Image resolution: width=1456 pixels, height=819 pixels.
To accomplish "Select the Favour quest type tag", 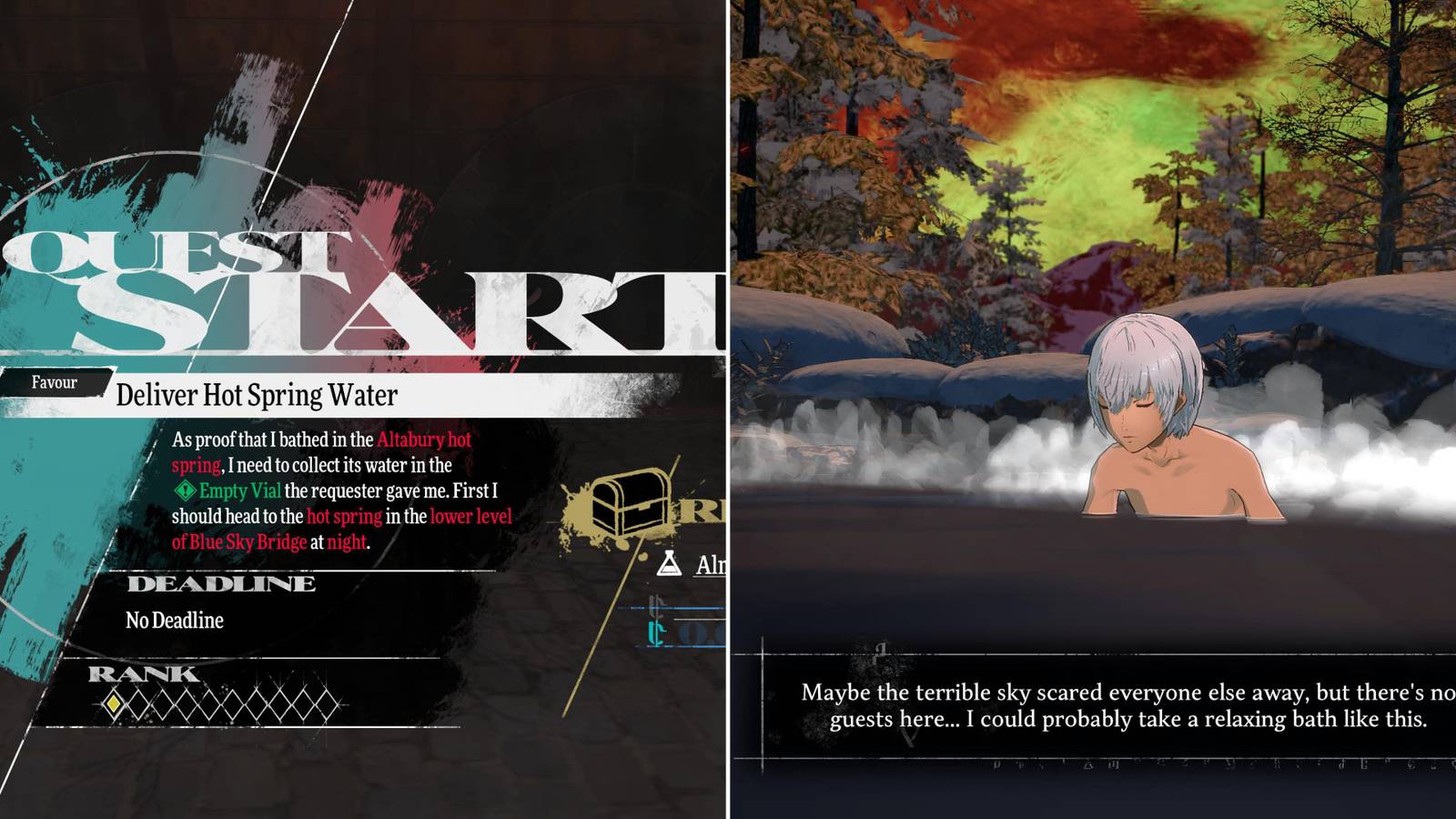I will point(53,383).
